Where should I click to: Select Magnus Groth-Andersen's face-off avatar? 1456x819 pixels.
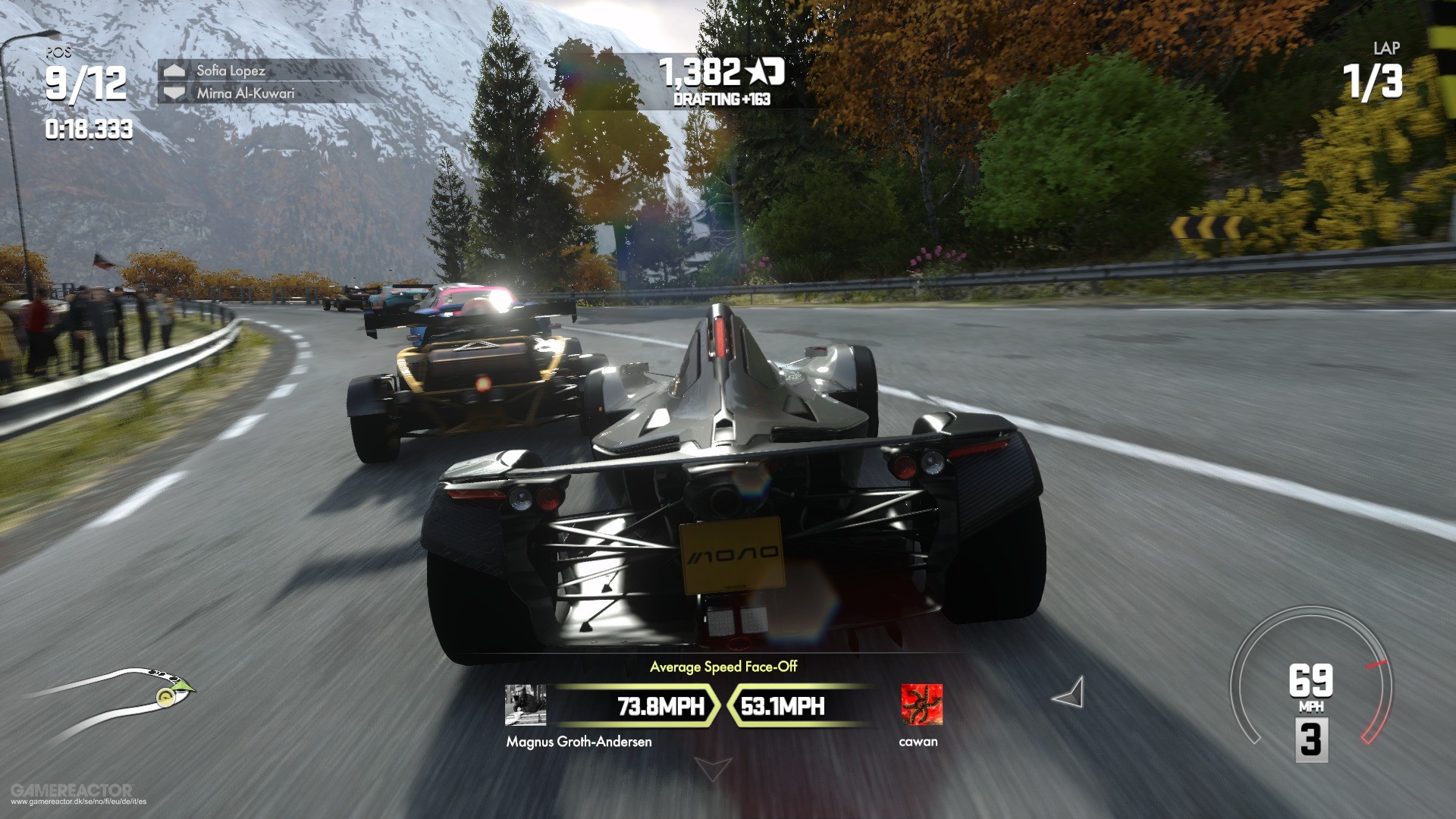[525, 705]
